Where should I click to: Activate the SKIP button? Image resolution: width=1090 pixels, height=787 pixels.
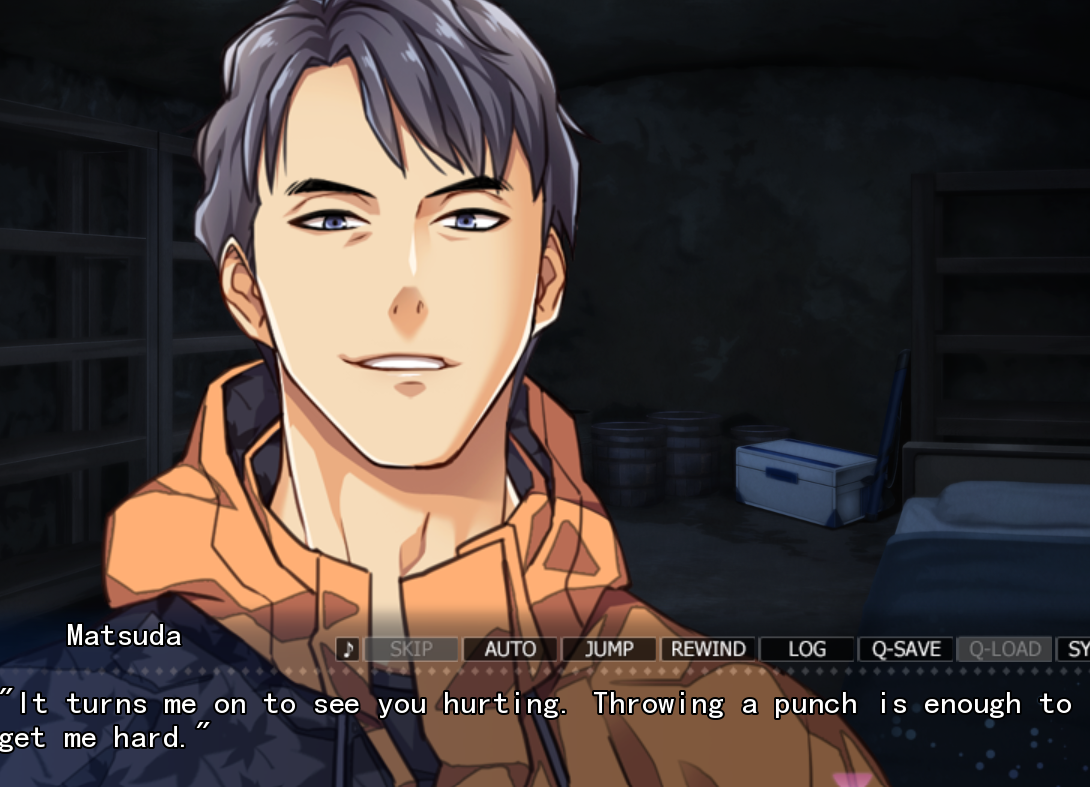411,649
